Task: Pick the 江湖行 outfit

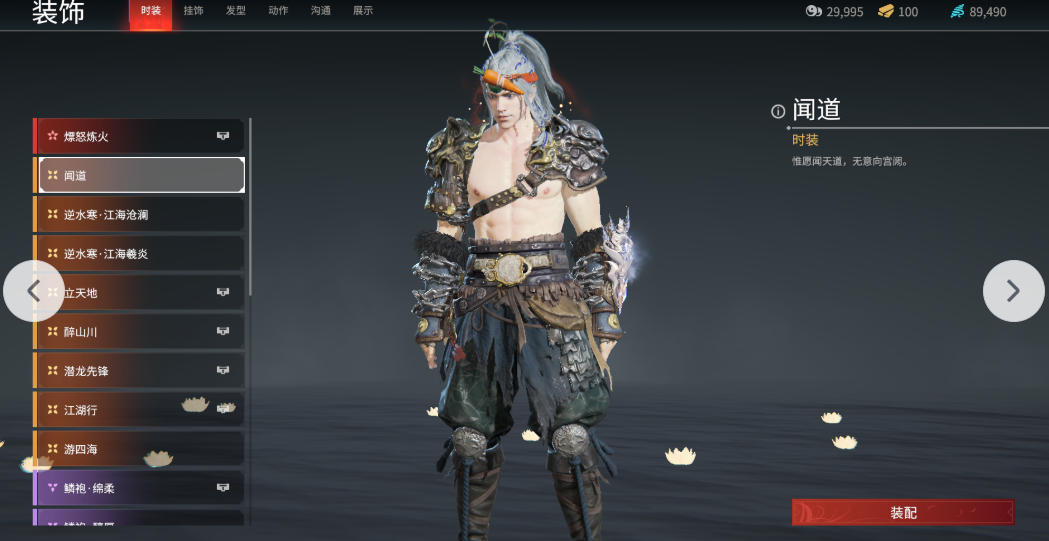Action: 140,409
